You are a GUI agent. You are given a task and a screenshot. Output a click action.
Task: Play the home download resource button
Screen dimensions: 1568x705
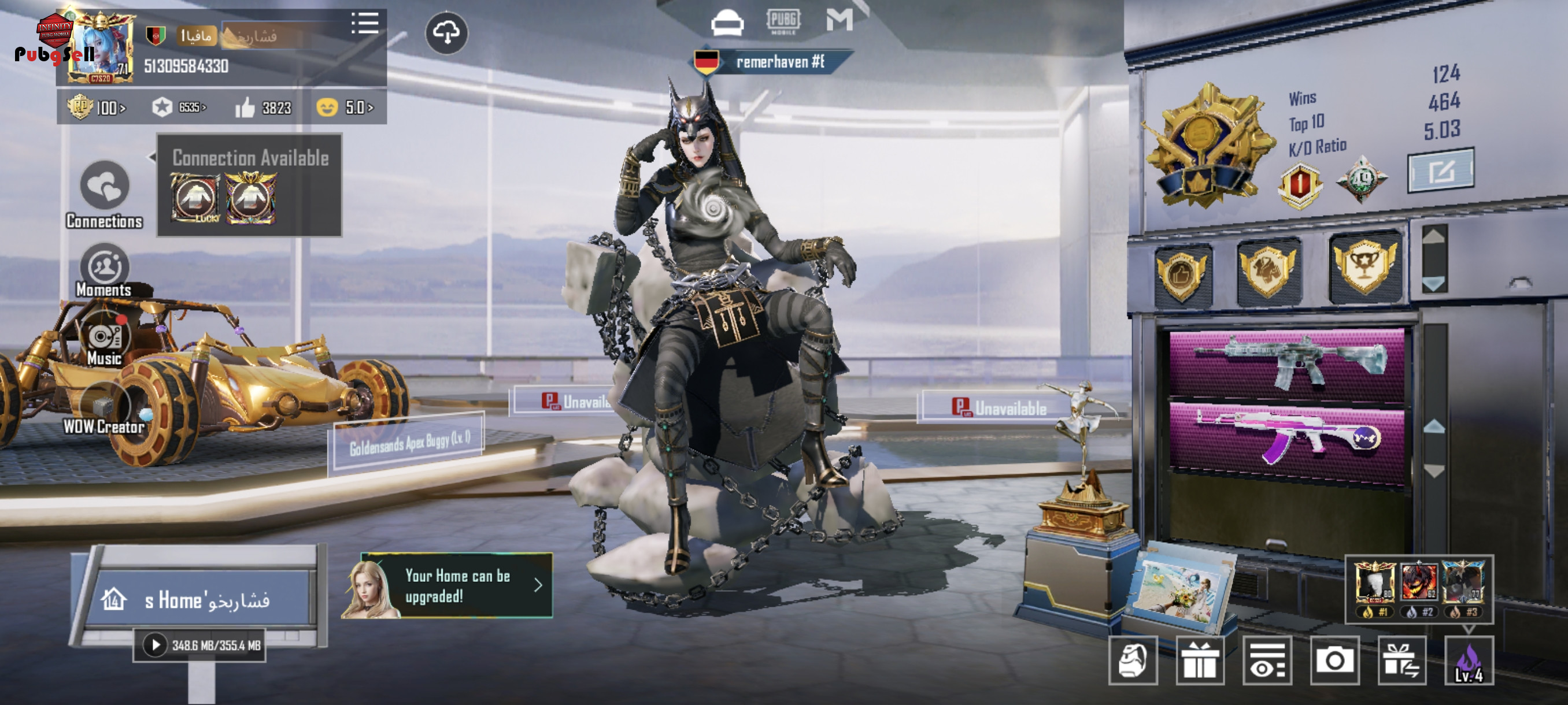tap(154, 645)
